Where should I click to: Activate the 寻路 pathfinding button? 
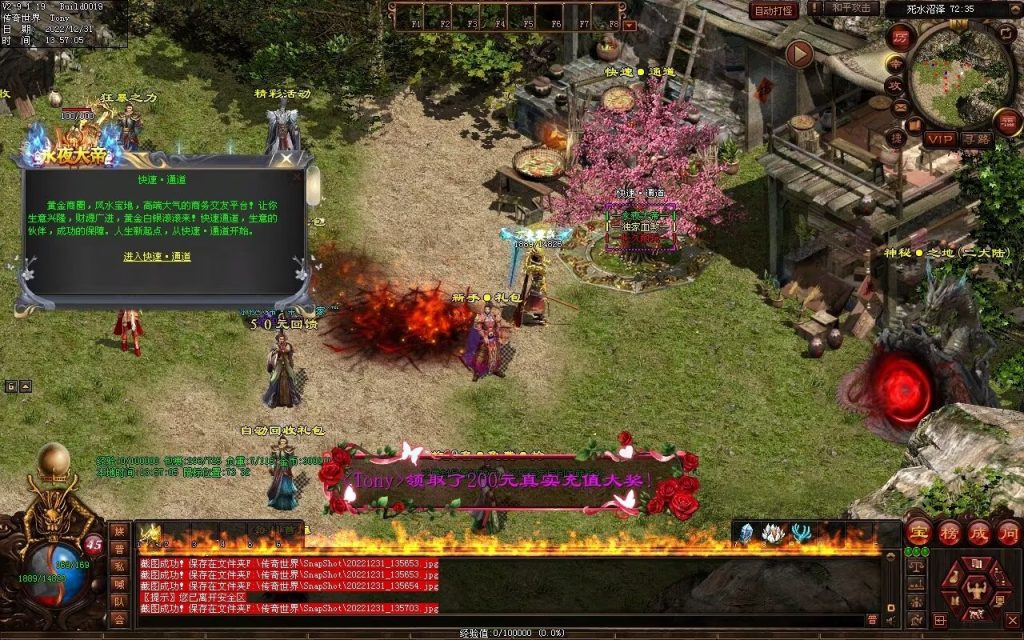[976, 138]
